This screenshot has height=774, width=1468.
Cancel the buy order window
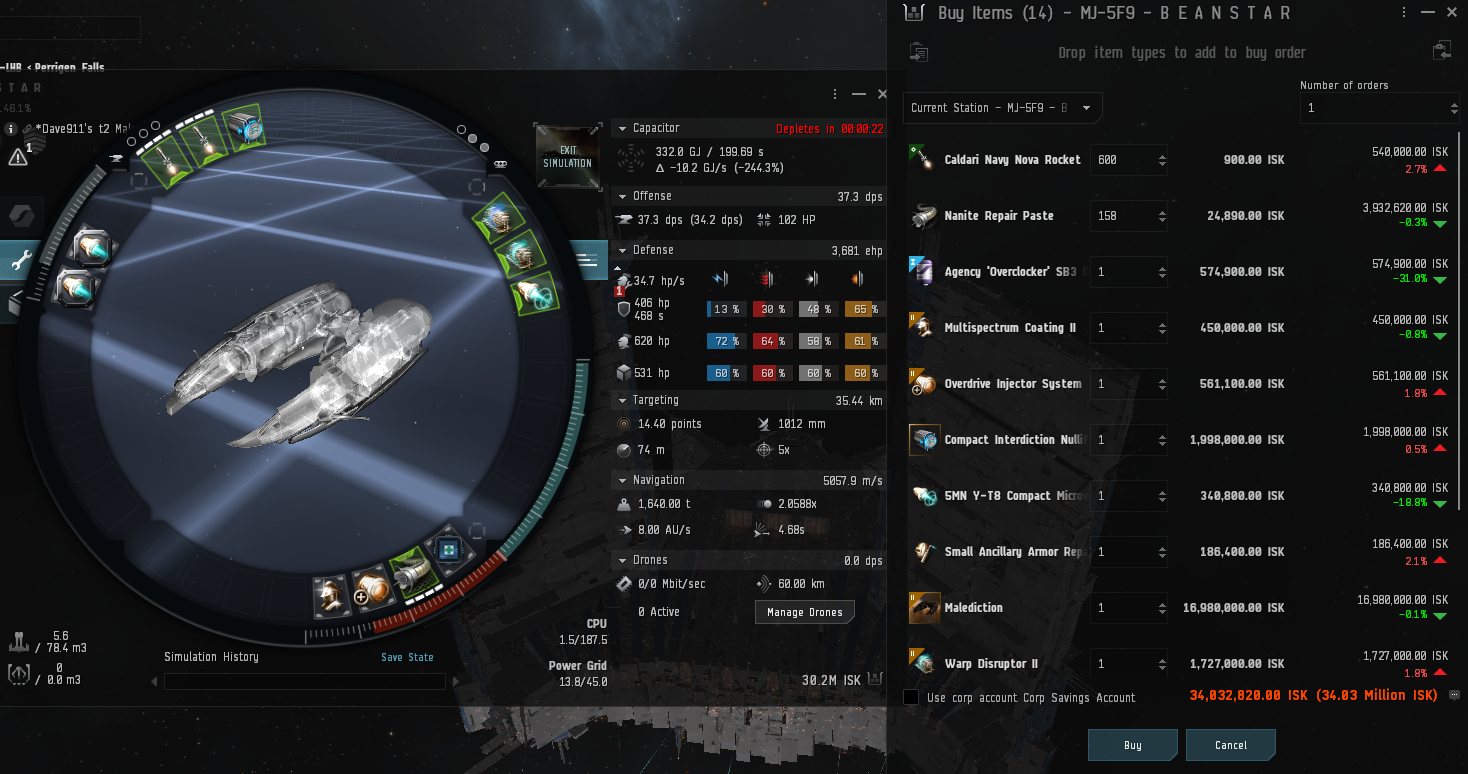(x=1230, y=745)
